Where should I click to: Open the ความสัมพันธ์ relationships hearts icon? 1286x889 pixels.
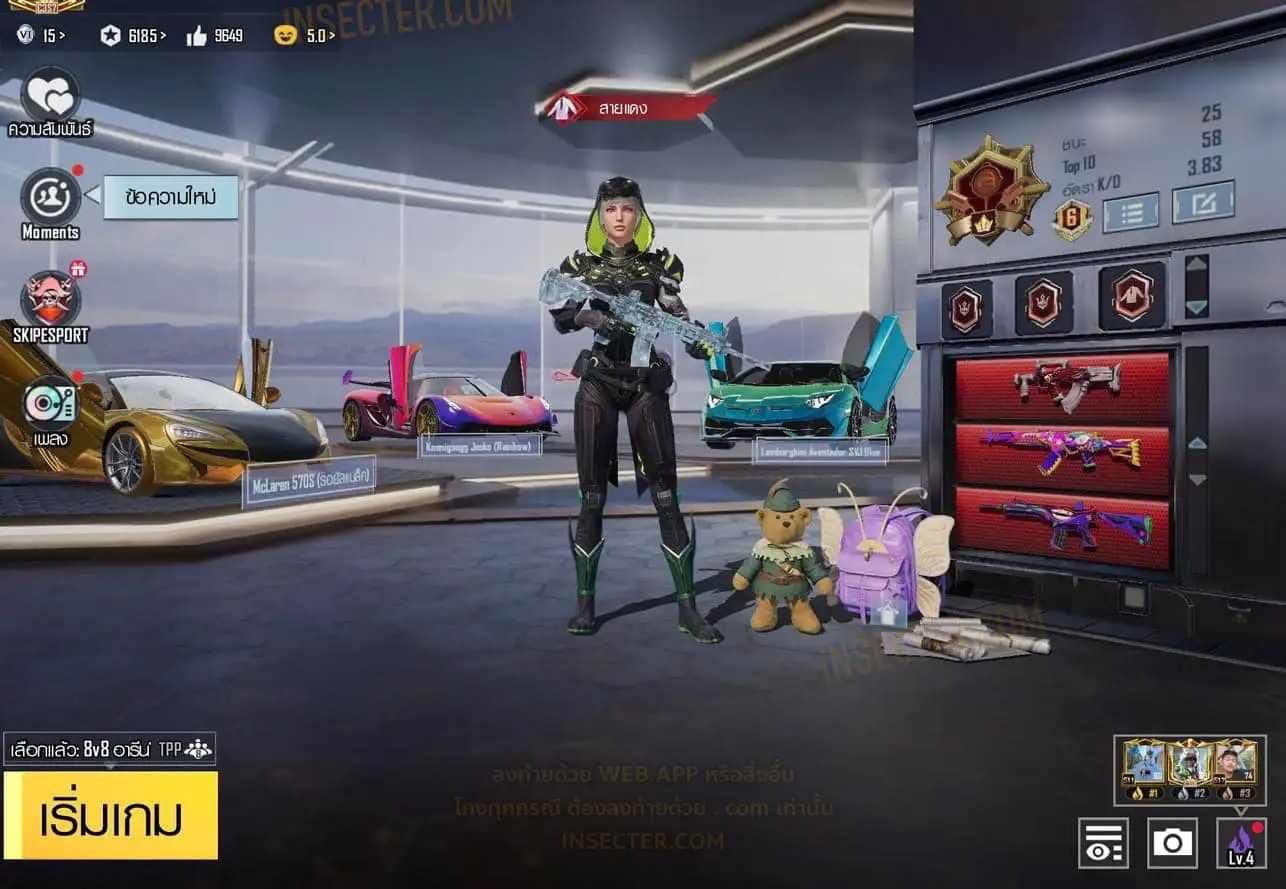pos(50,94)
